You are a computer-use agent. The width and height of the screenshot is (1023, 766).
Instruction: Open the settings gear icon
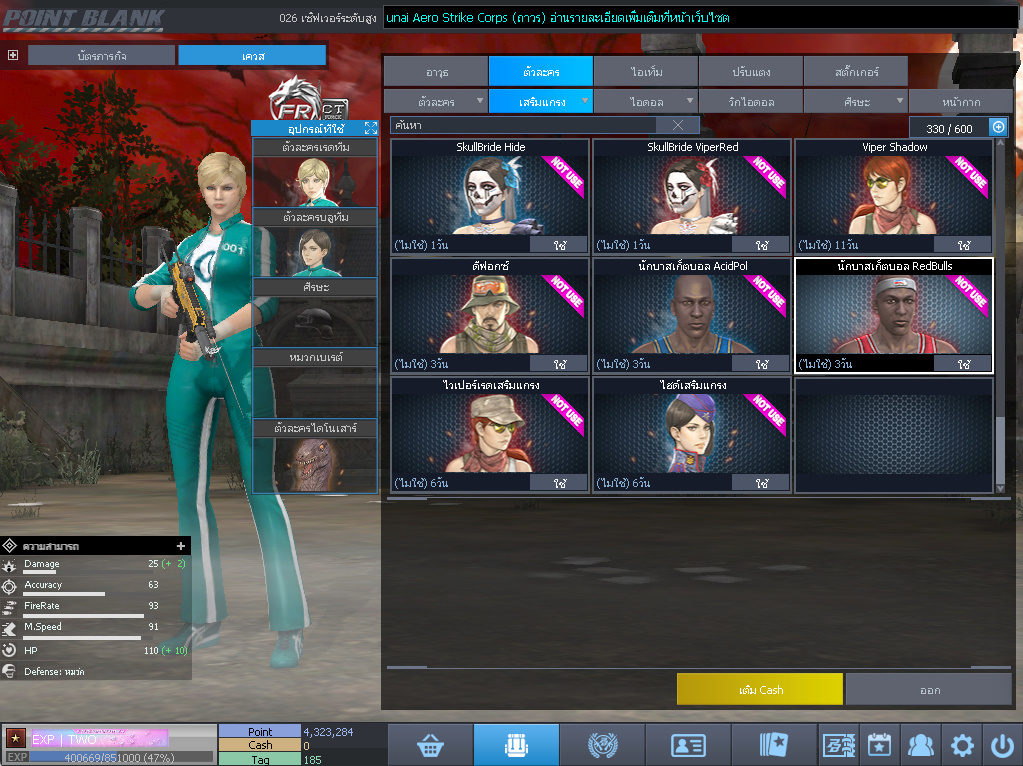point(962,745)
